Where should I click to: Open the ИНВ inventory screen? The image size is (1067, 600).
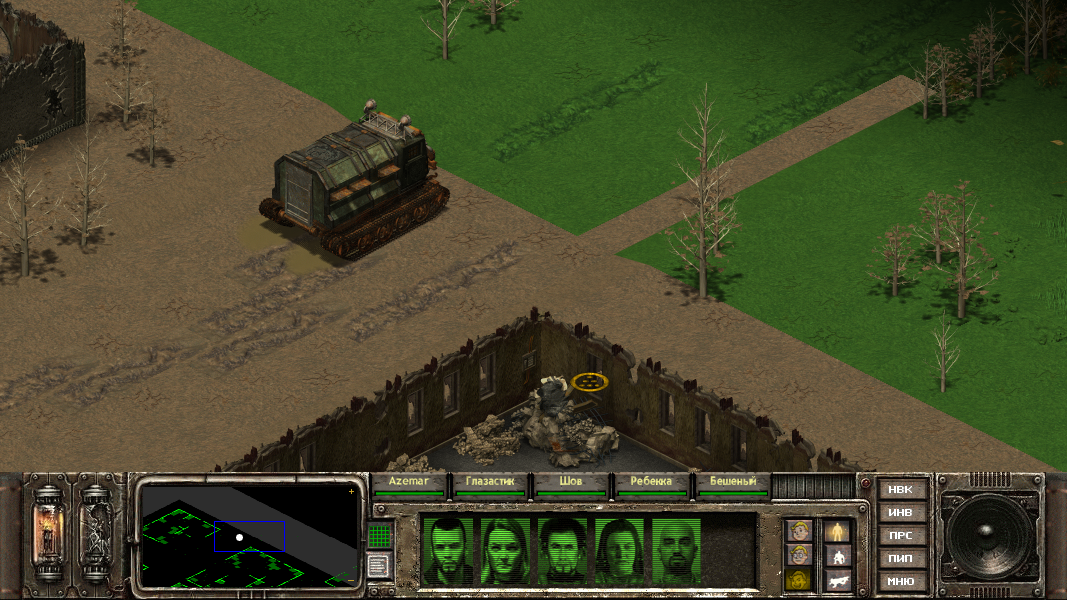[900, 513]
